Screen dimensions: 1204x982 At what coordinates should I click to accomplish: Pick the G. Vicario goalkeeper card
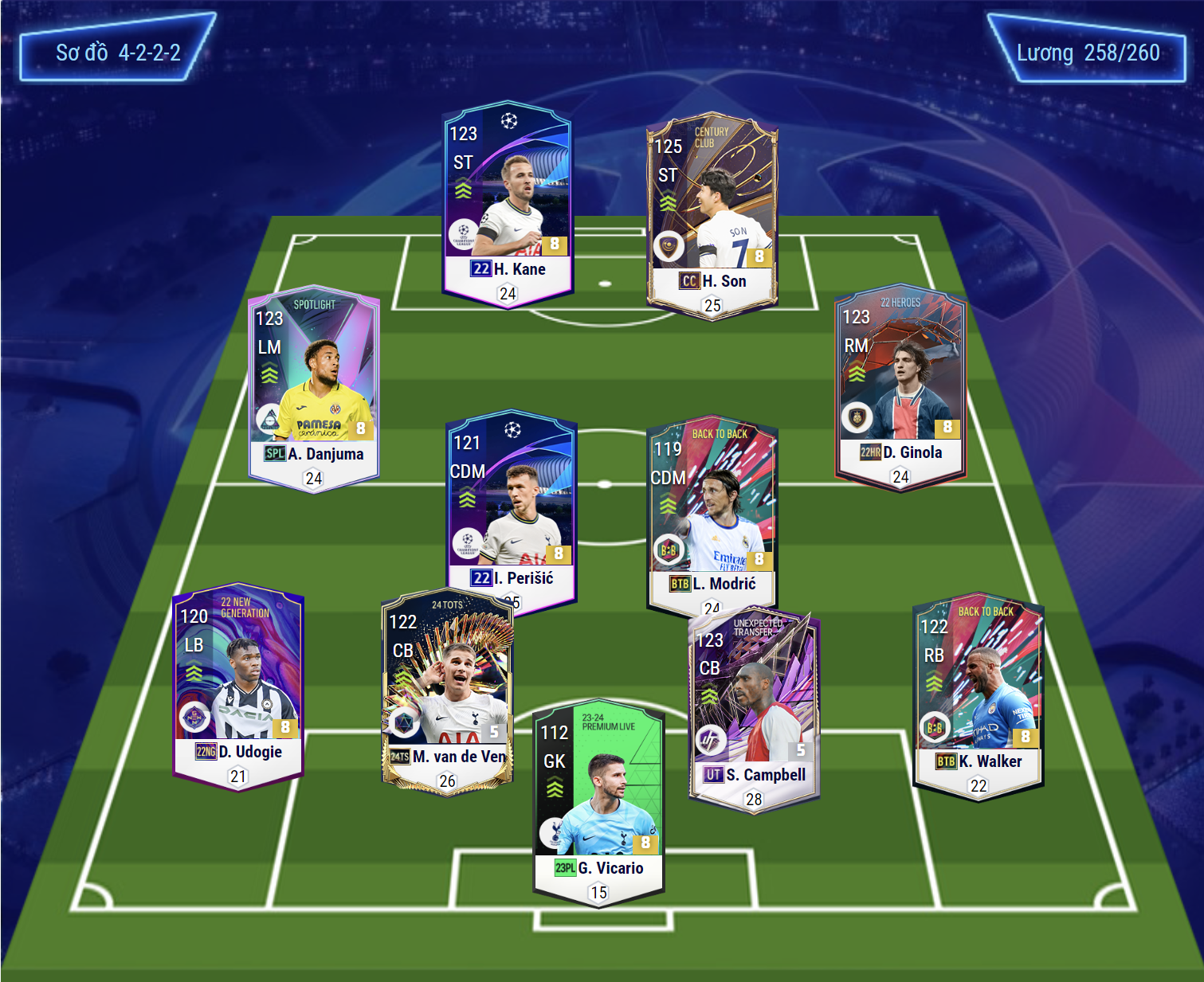(x=598, y=803)
